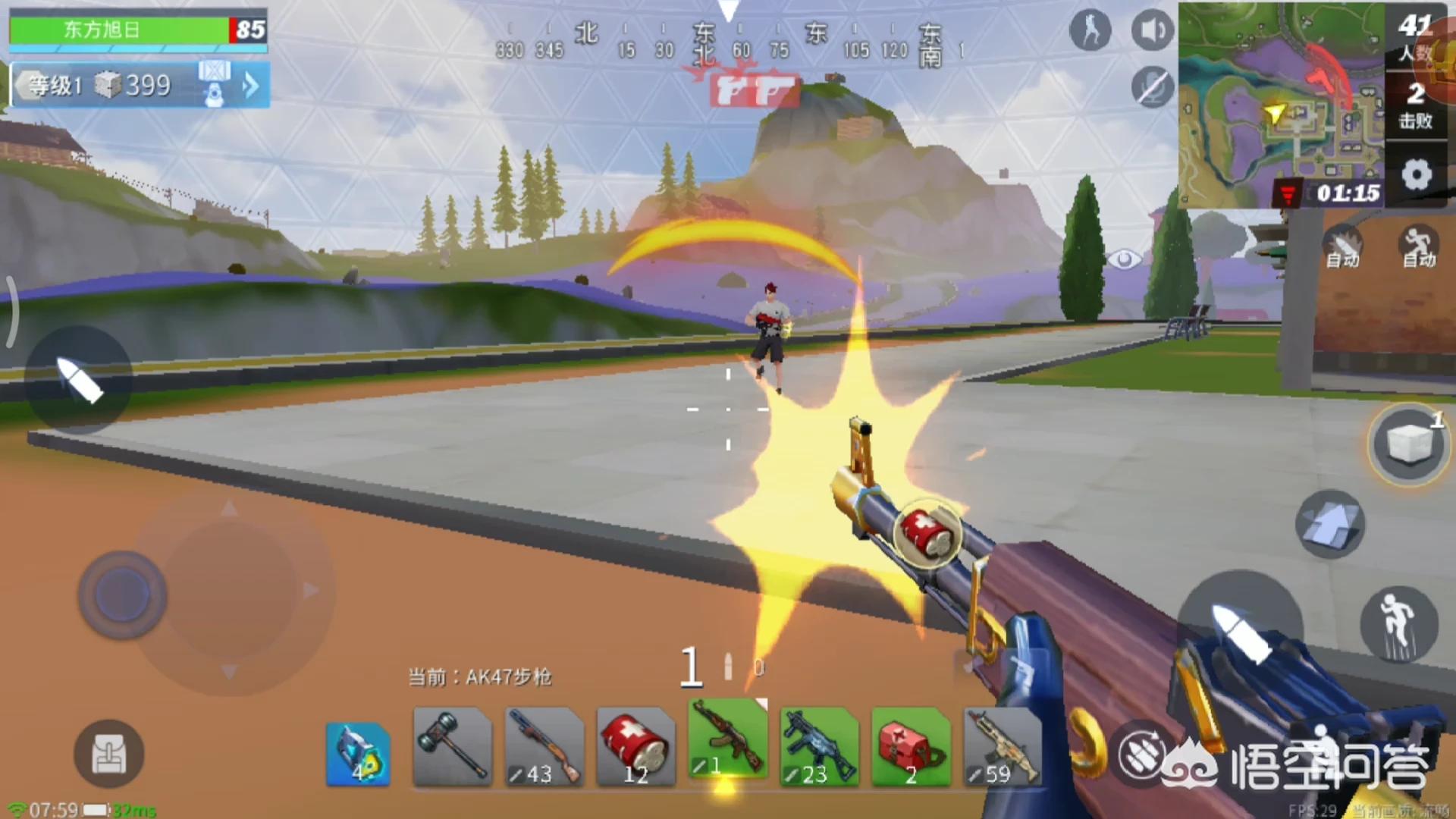Screen dimensions: 1456x819
Task: Toggle the auto-sprint running figure button
Action: pyautogui.click(x=1418, y=247)
